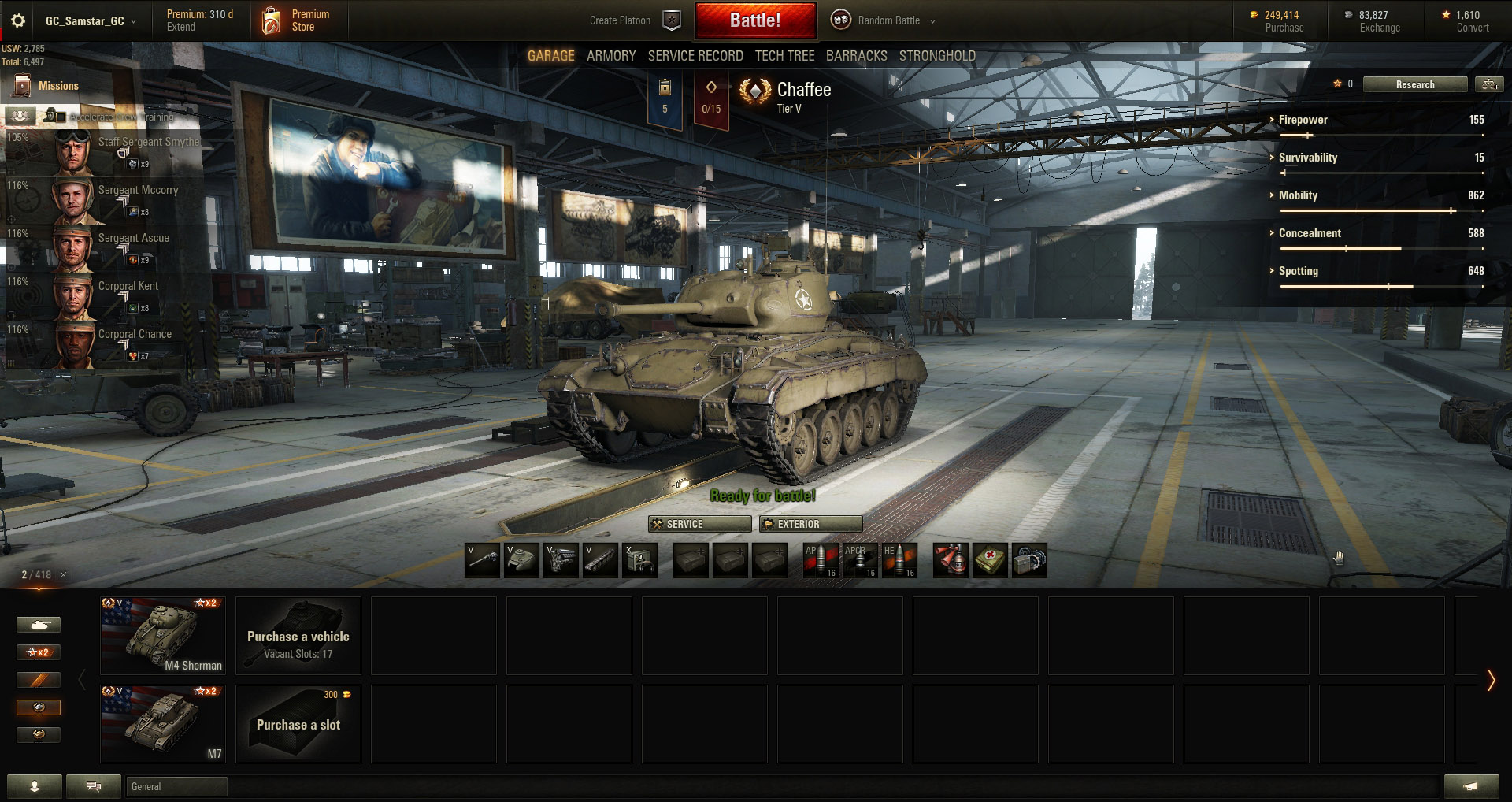Open the Armory tab
The height and width of the screenshot is (802, 1512).
(x=610, y=56)
